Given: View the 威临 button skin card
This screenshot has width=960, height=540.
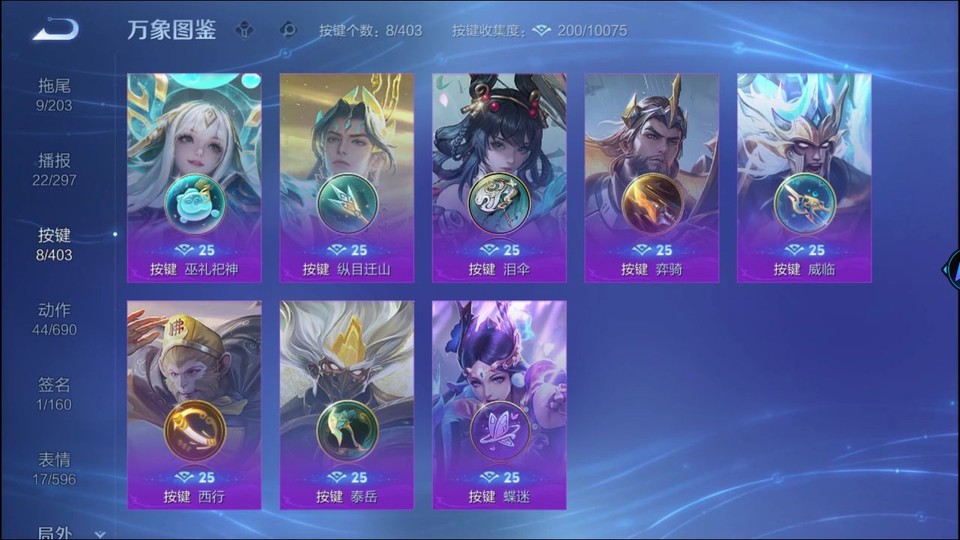Looking at the screenshot, I should (804, 178).
